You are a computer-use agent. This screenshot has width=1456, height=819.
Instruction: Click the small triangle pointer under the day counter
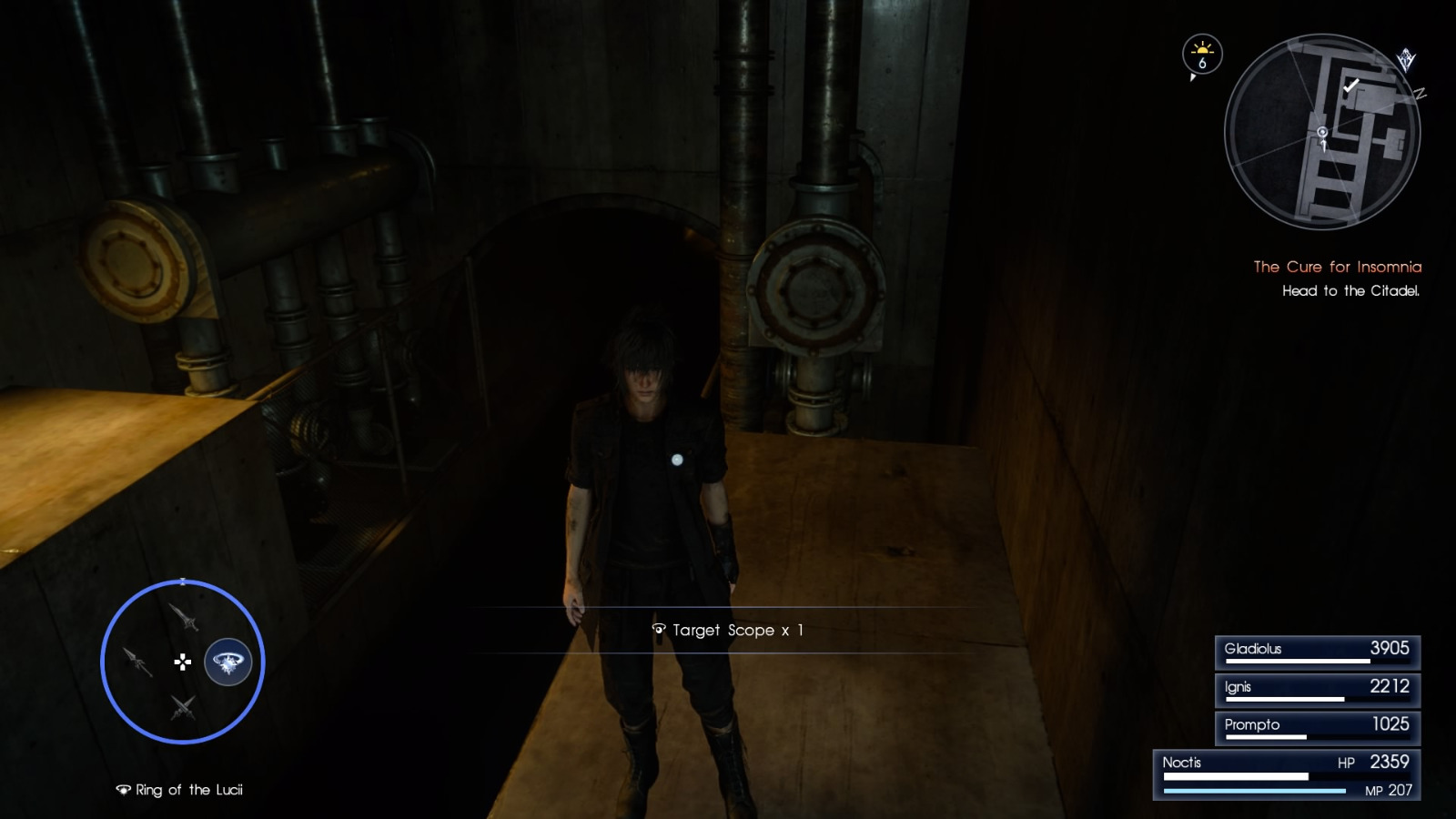pos(1192,78)
